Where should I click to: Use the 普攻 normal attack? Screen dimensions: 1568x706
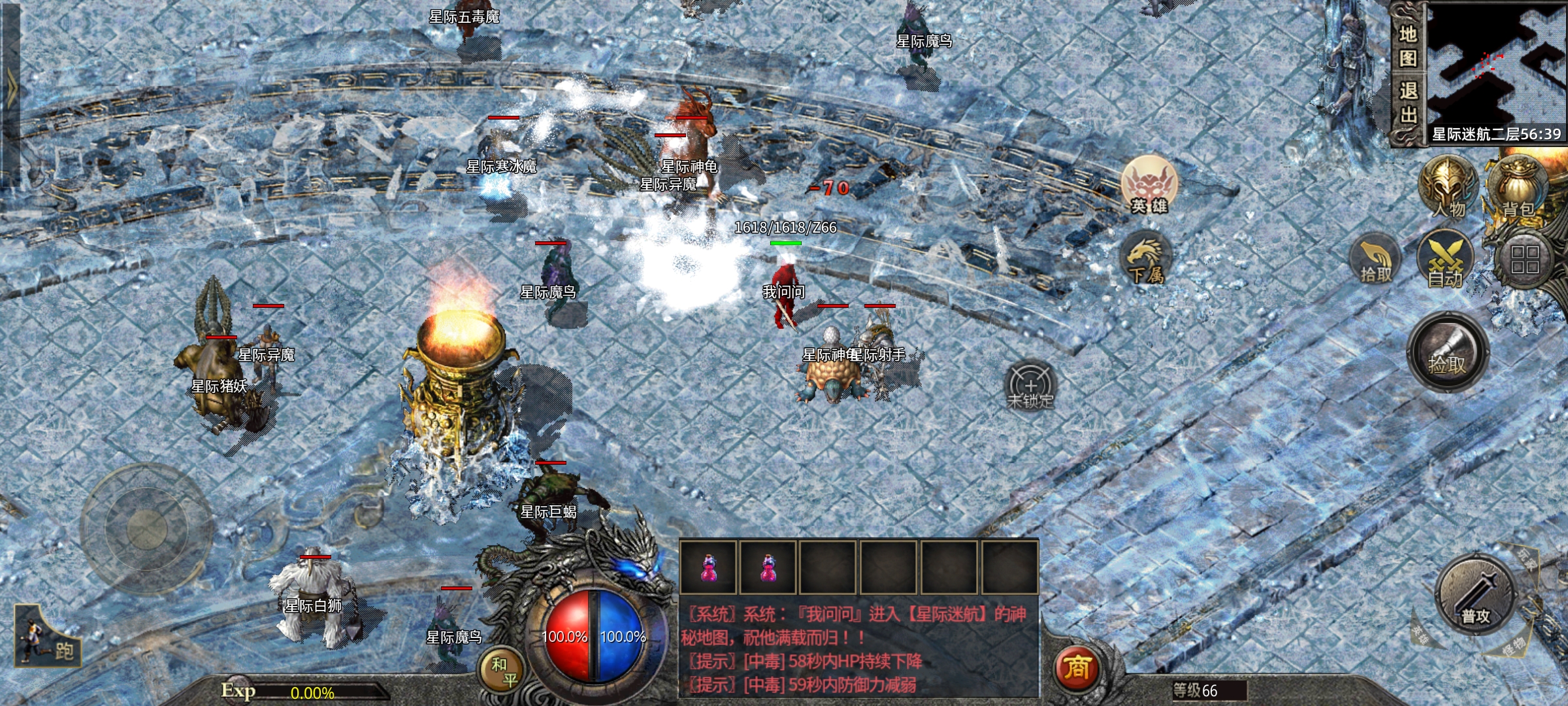[1475, 596]
